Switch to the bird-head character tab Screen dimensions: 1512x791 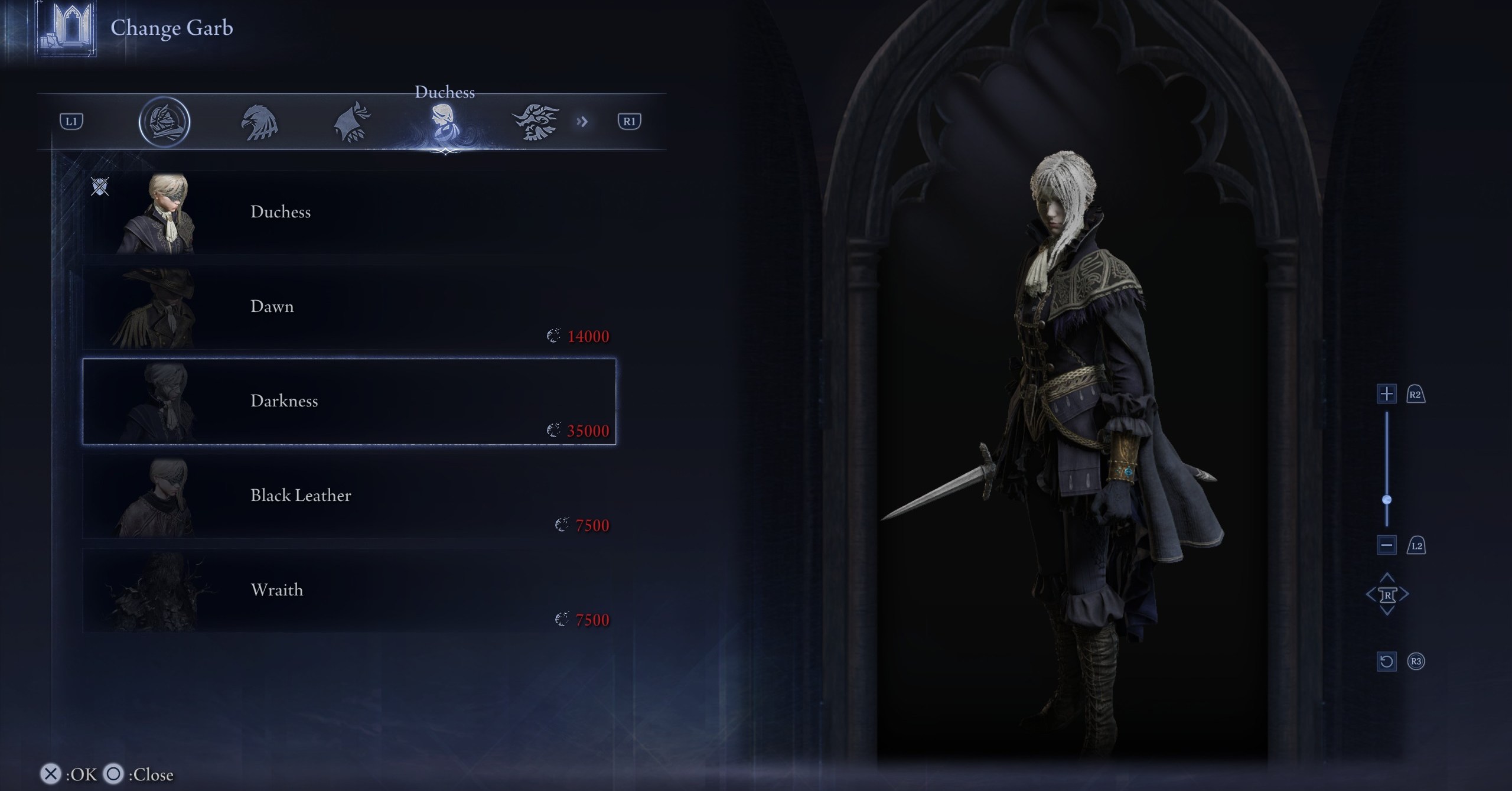259,122
